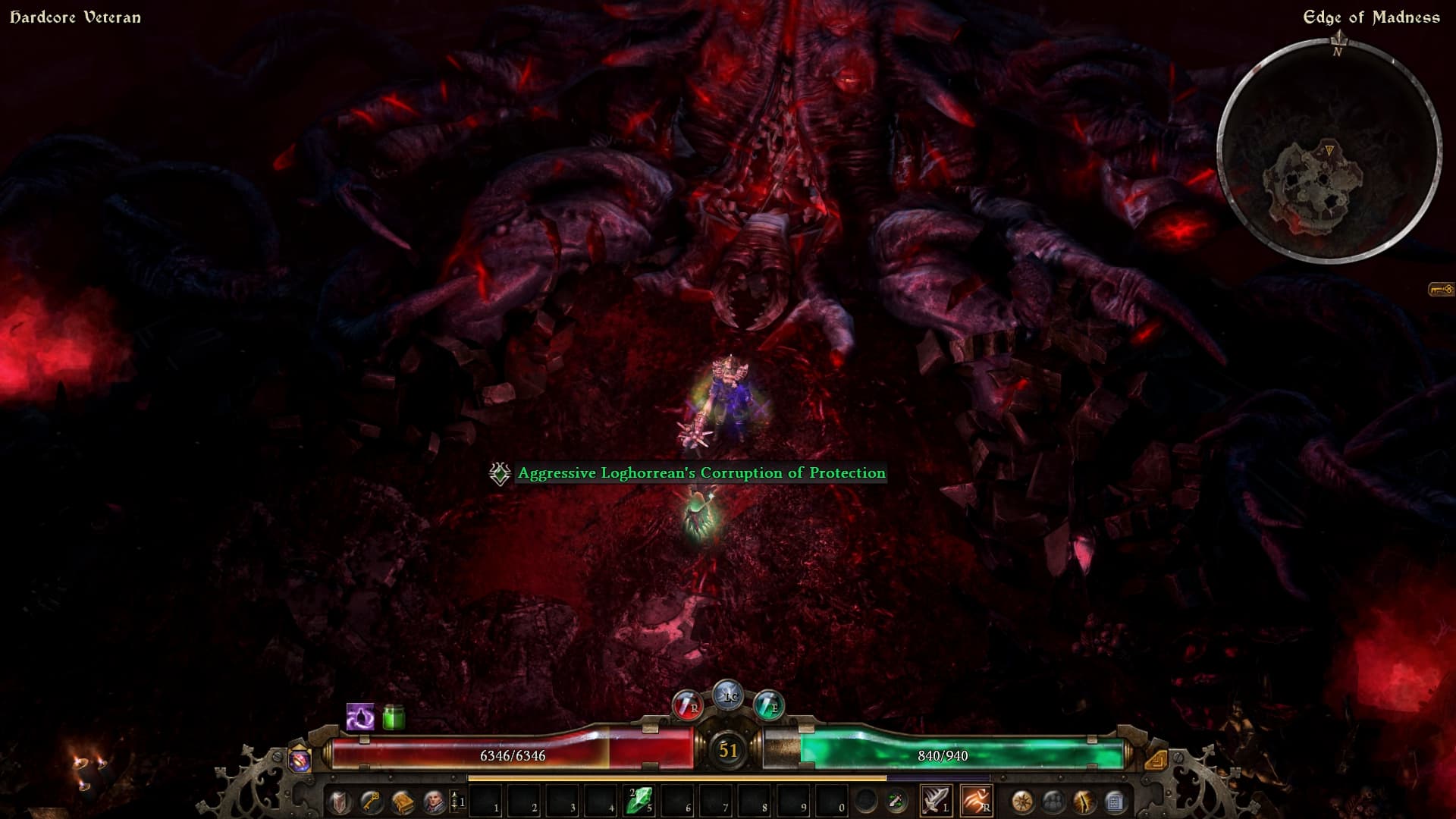Viewport: 1456px width, 819px height.
Task: Open the golden compass wheel icon
Action: point(1021,801)
